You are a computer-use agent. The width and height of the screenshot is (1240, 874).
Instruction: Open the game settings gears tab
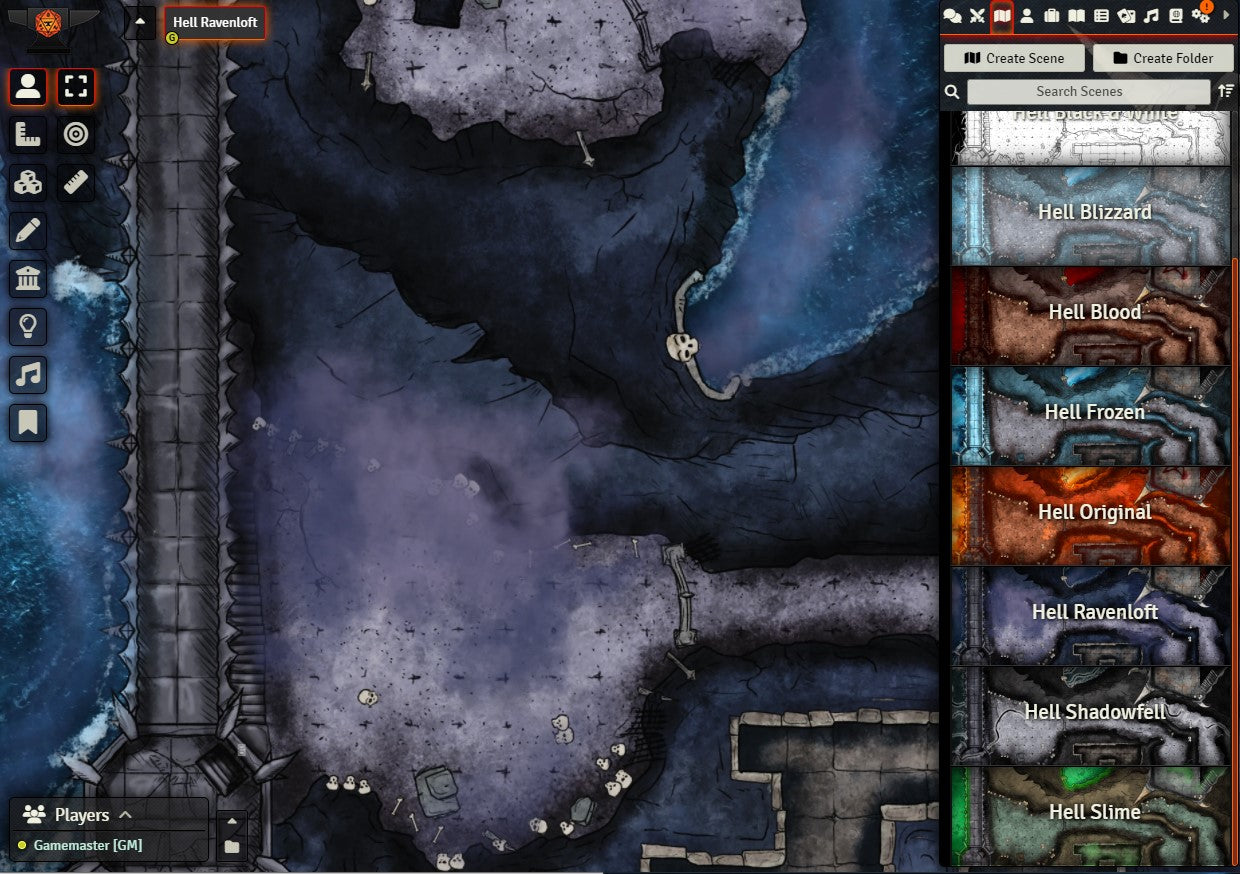click(1200, 16)
